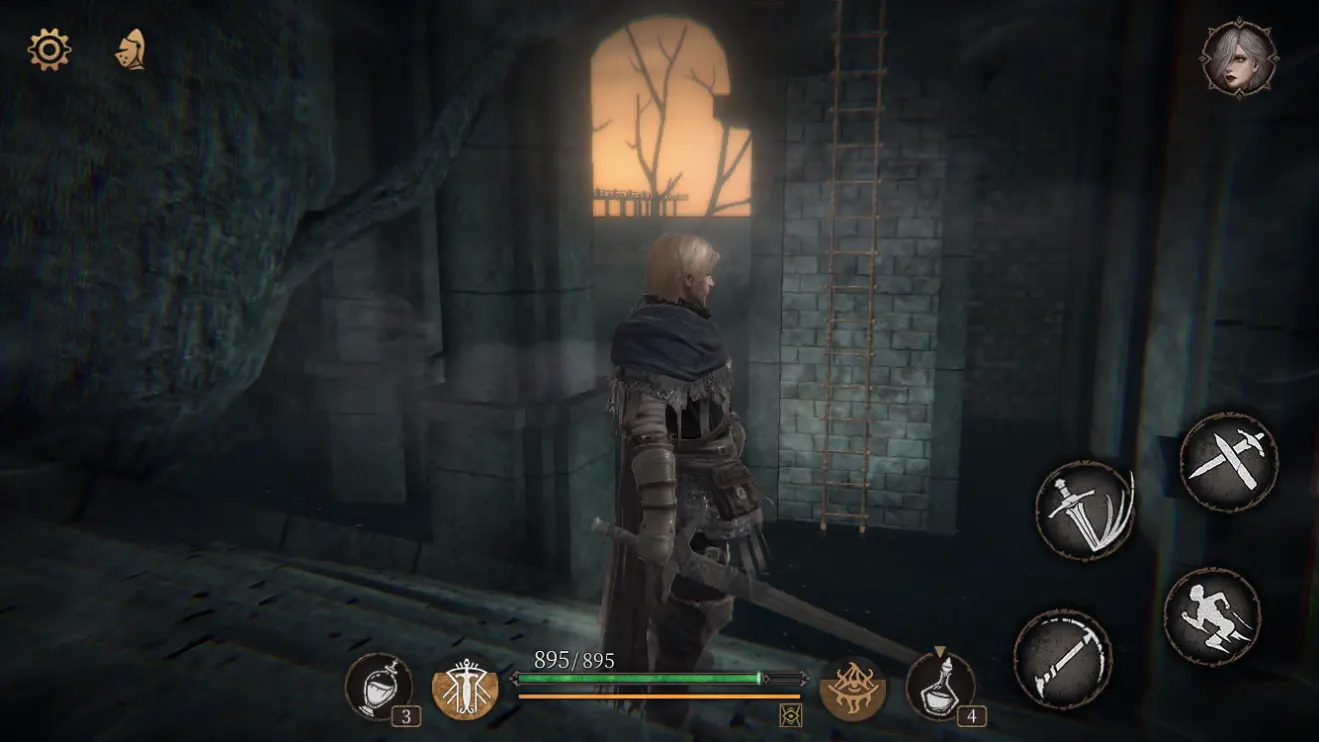Screen dimensions: 1319x742
Task: Click the small eye emblem under the stamina bar
Action: 790,714
